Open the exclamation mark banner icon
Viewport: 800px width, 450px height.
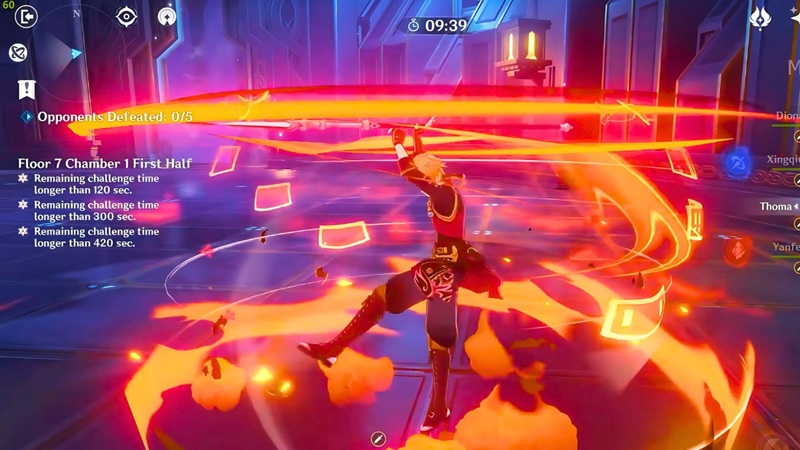pyautogui.click(x=26, y=89)
